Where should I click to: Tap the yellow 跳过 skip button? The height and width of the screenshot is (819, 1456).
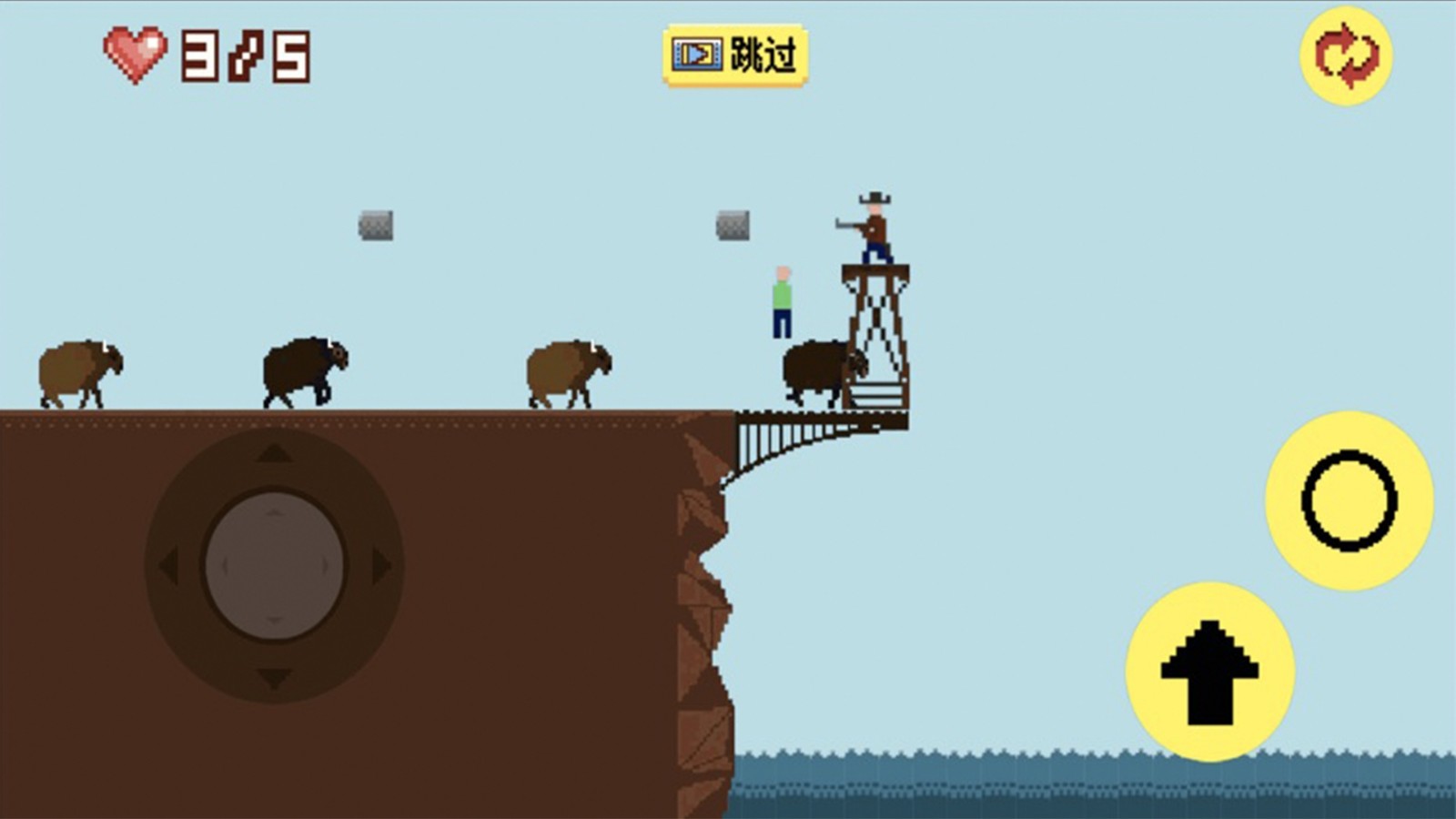point(735,56)
